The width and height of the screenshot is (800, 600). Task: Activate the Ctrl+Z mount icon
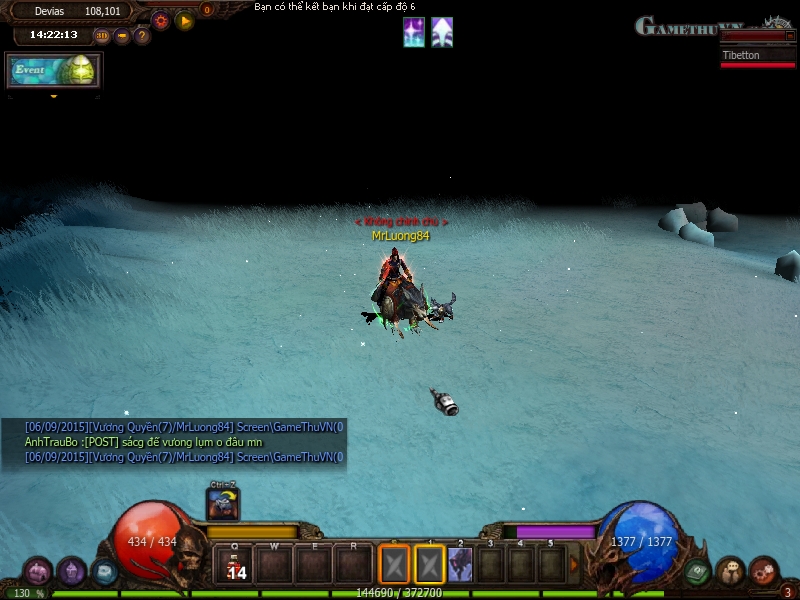223,505
